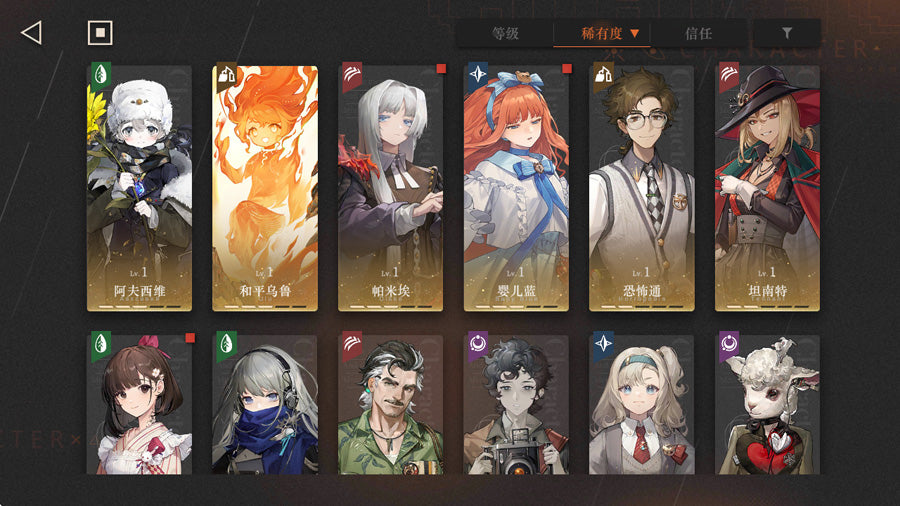Screen dimensions: 900x506
Task: Choose the sheep-headed character card
Action: (767, 404)
